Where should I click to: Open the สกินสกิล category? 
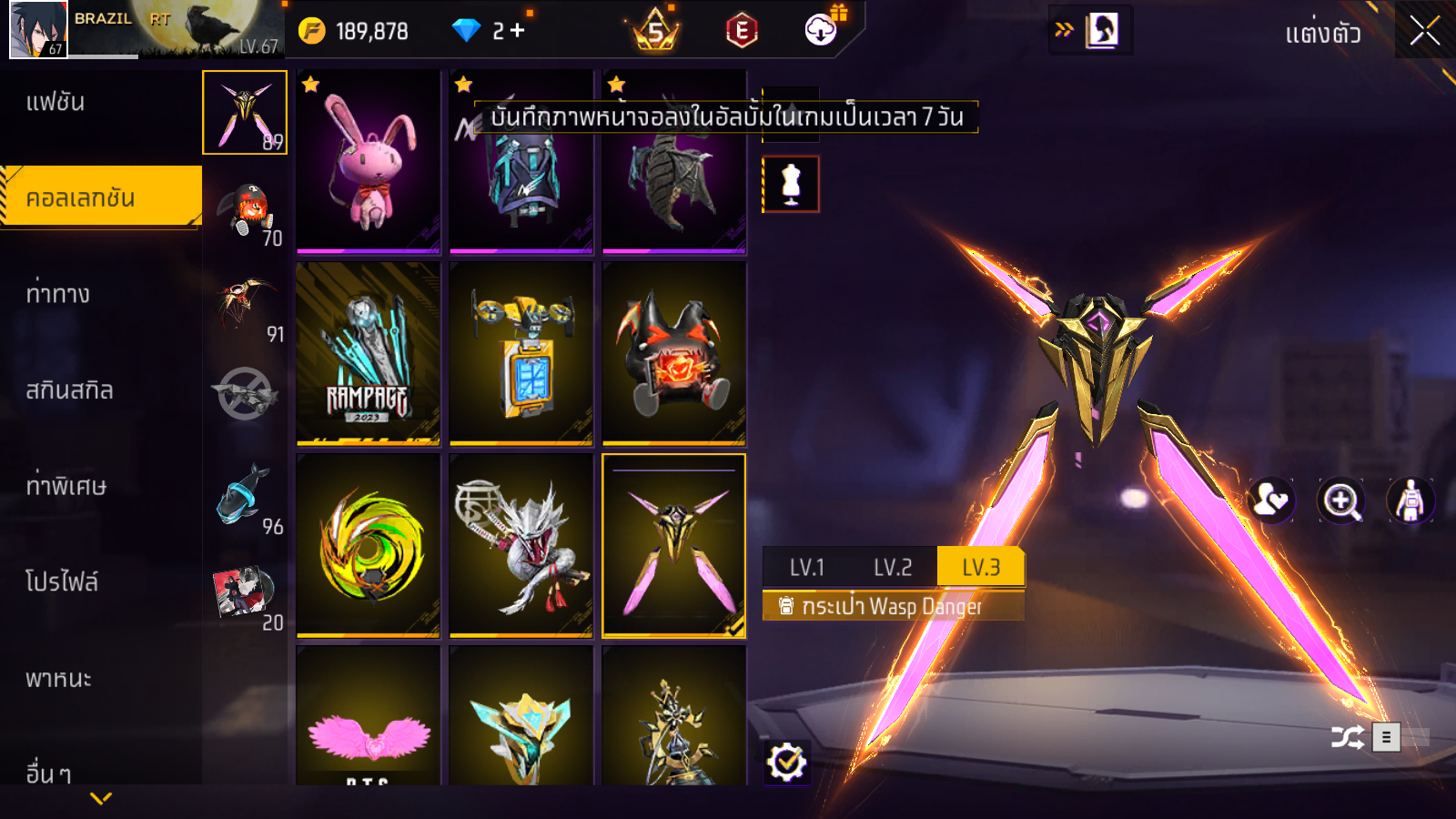coord(69,390)
